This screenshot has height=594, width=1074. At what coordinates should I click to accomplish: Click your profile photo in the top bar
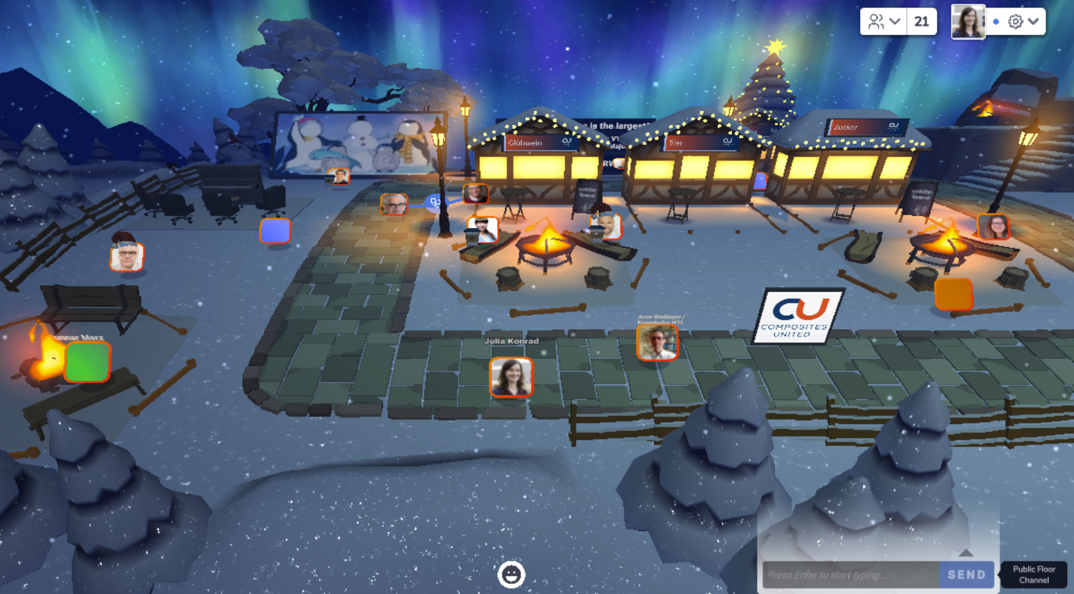tap(968, 21)
